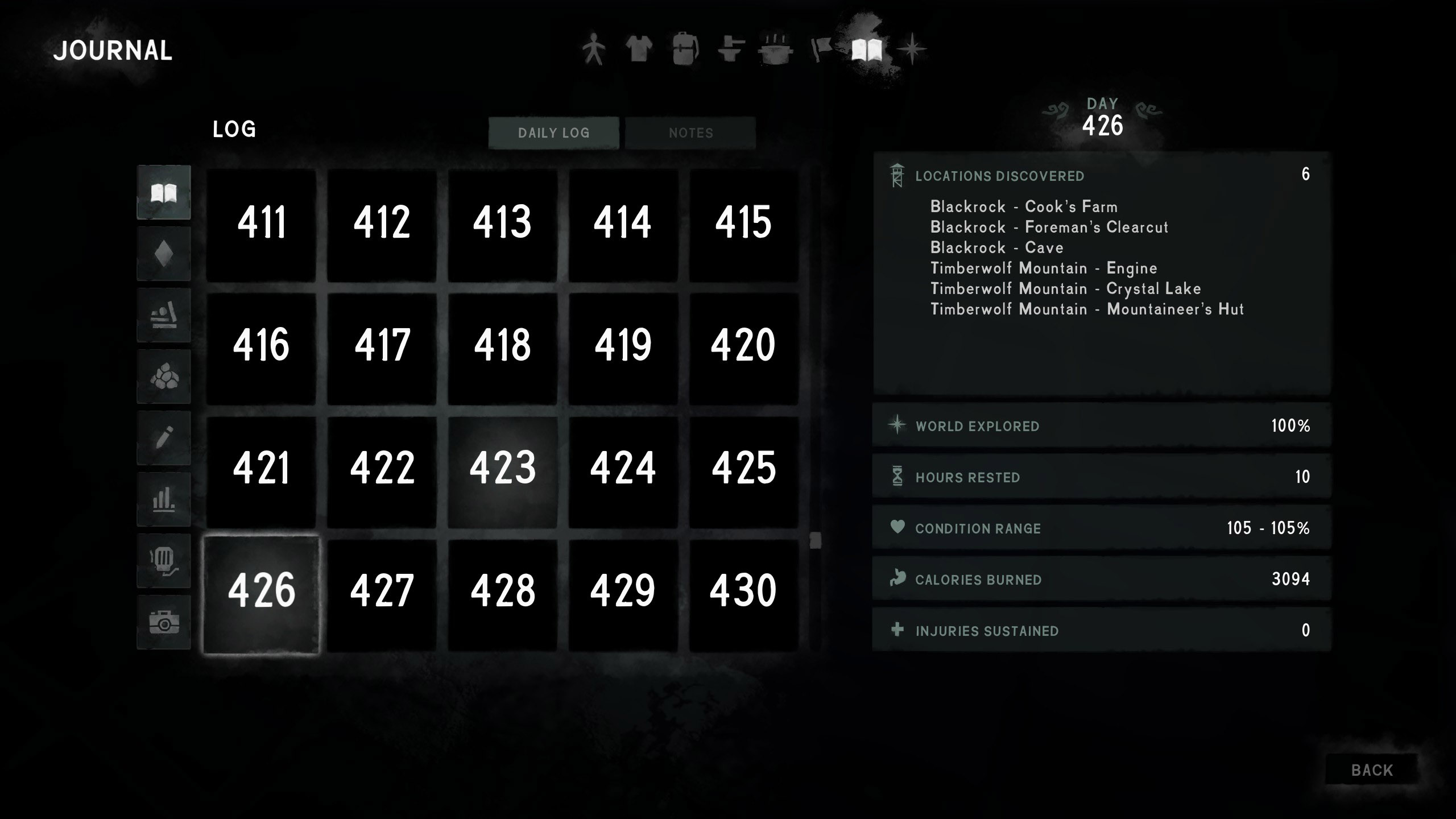Open the cooking pot screen
Screen dimensions: 1456x819
point(775,49)
